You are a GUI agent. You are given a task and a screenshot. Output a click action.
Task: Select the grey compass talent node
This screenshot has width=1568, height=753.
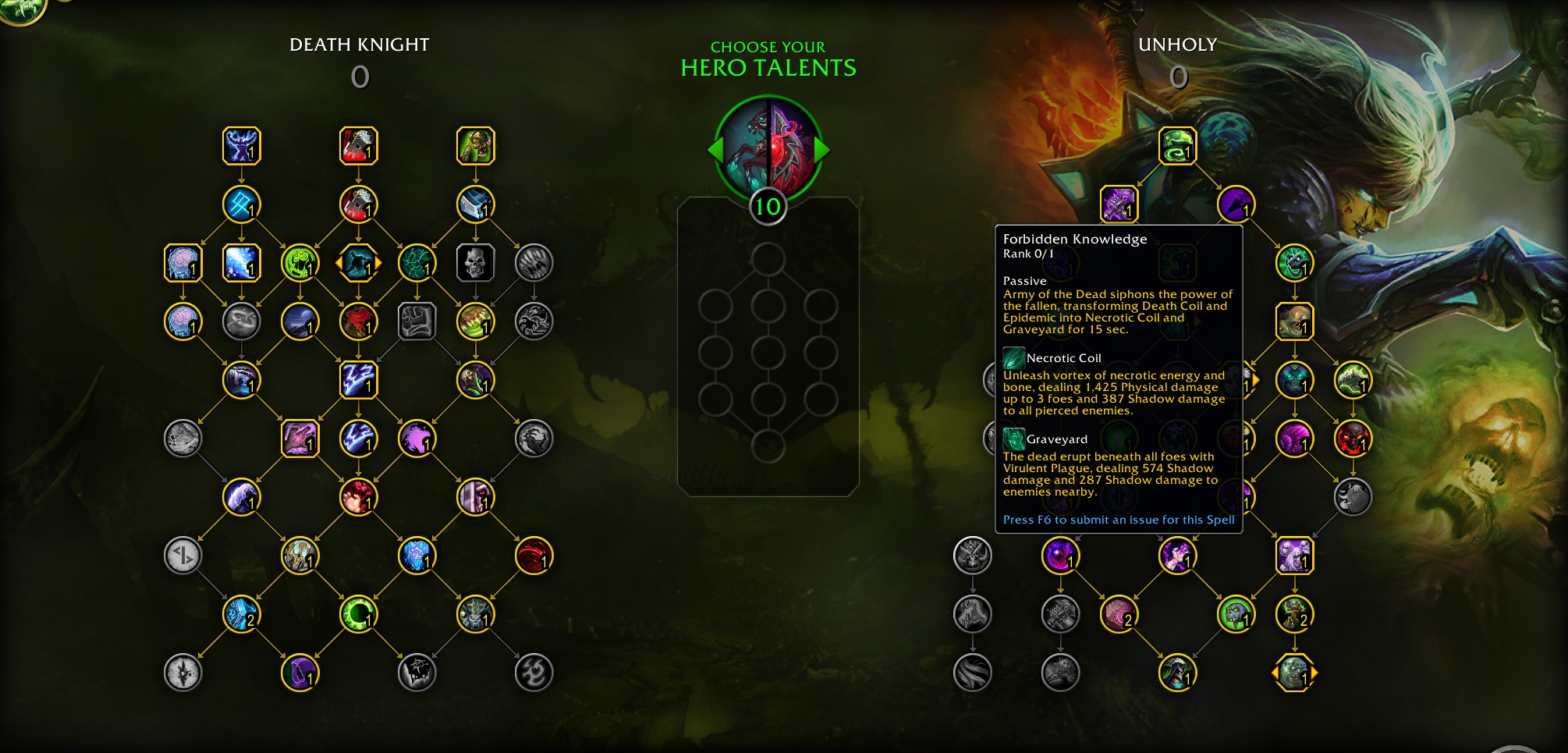(x=183, y=673)
